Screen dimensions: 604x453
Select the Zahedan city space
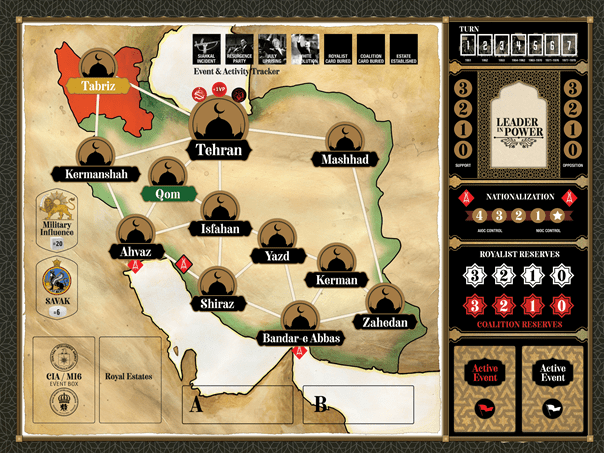point(384,305)
